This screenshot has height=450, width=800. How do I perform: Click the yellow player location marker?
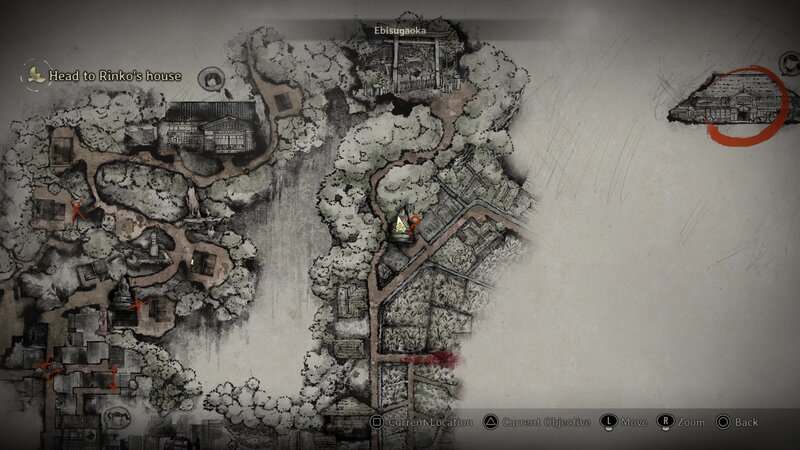pyautogui.click(x=400, y=226)
